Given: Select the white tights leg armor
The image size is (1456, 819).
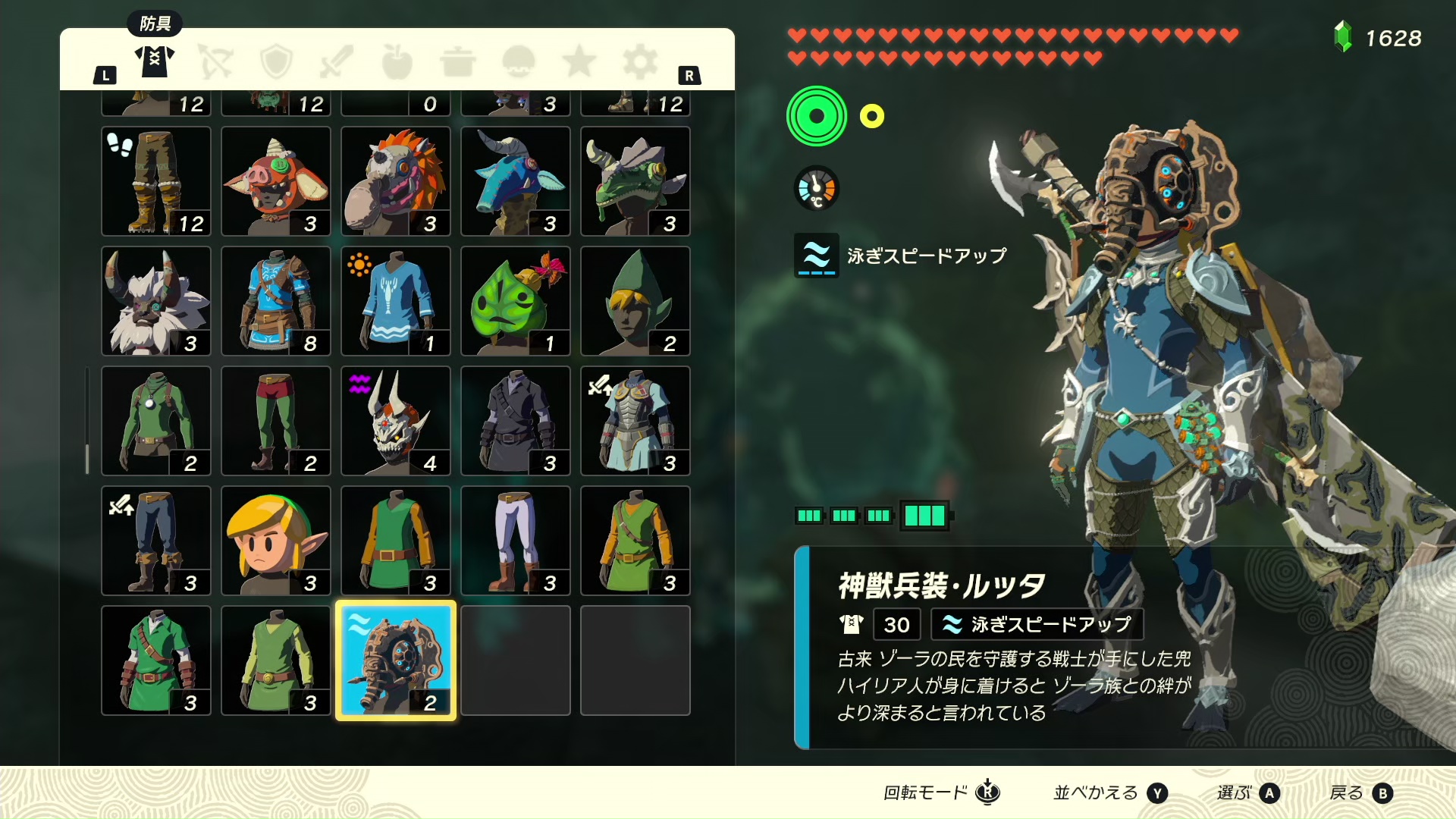Looking at the screenshot, I should point(515,541).
